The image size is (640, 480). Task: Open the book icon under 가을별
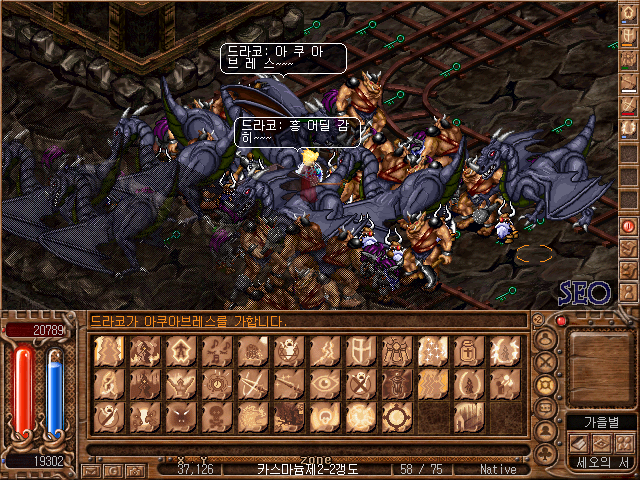tap(577, 442)
